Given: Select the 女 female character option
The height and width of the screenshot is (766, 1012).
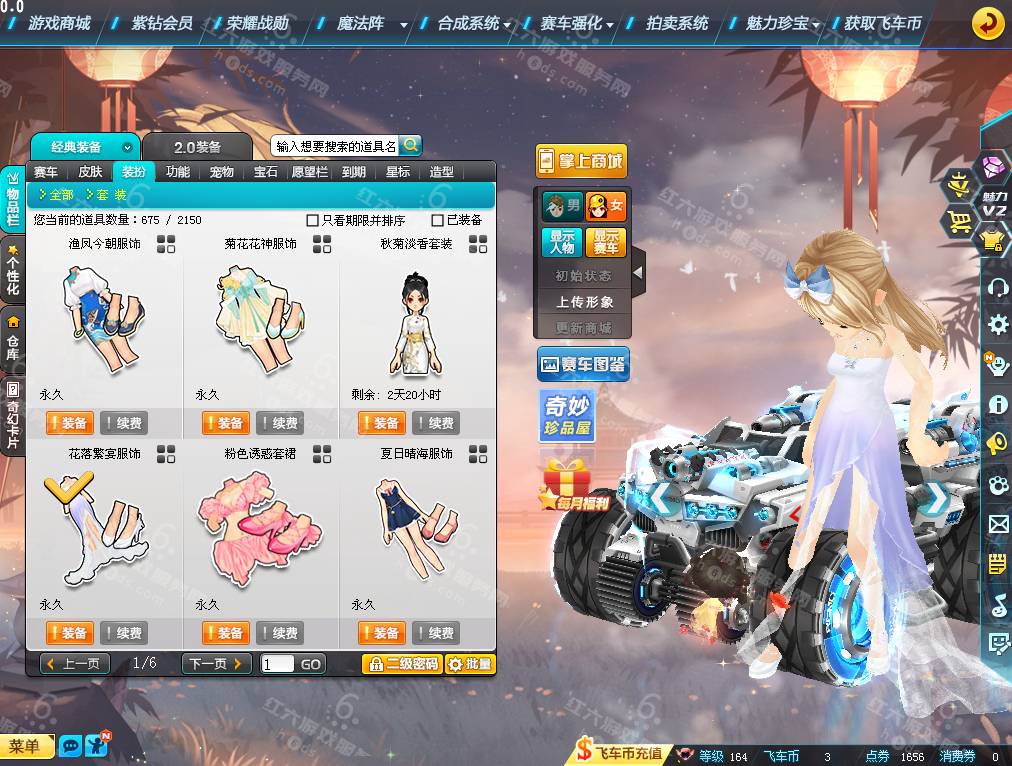Looking at the screenshot, I should coord(606,206).
